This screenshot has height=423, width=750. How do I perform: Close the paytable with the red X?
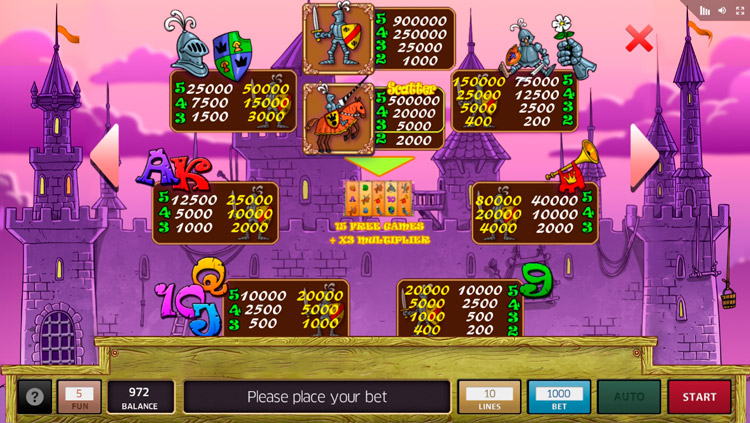point(639,39)
